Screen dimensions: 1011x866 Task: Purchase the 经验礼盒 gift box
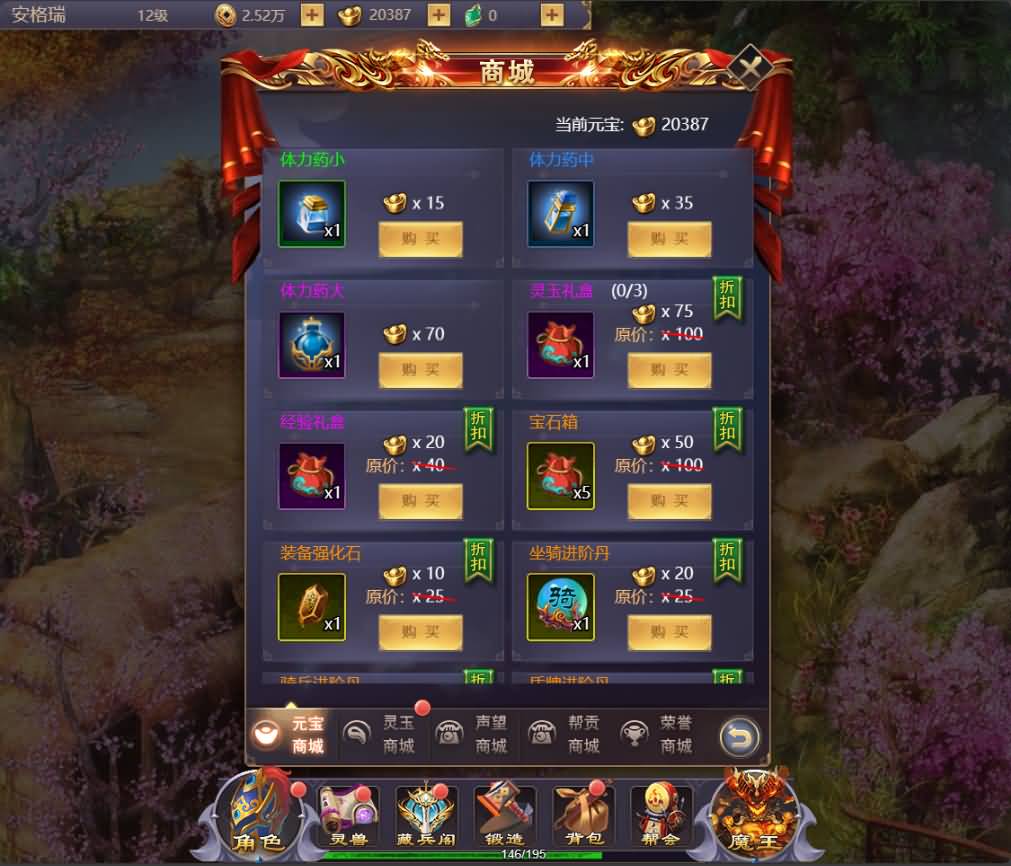420,501
